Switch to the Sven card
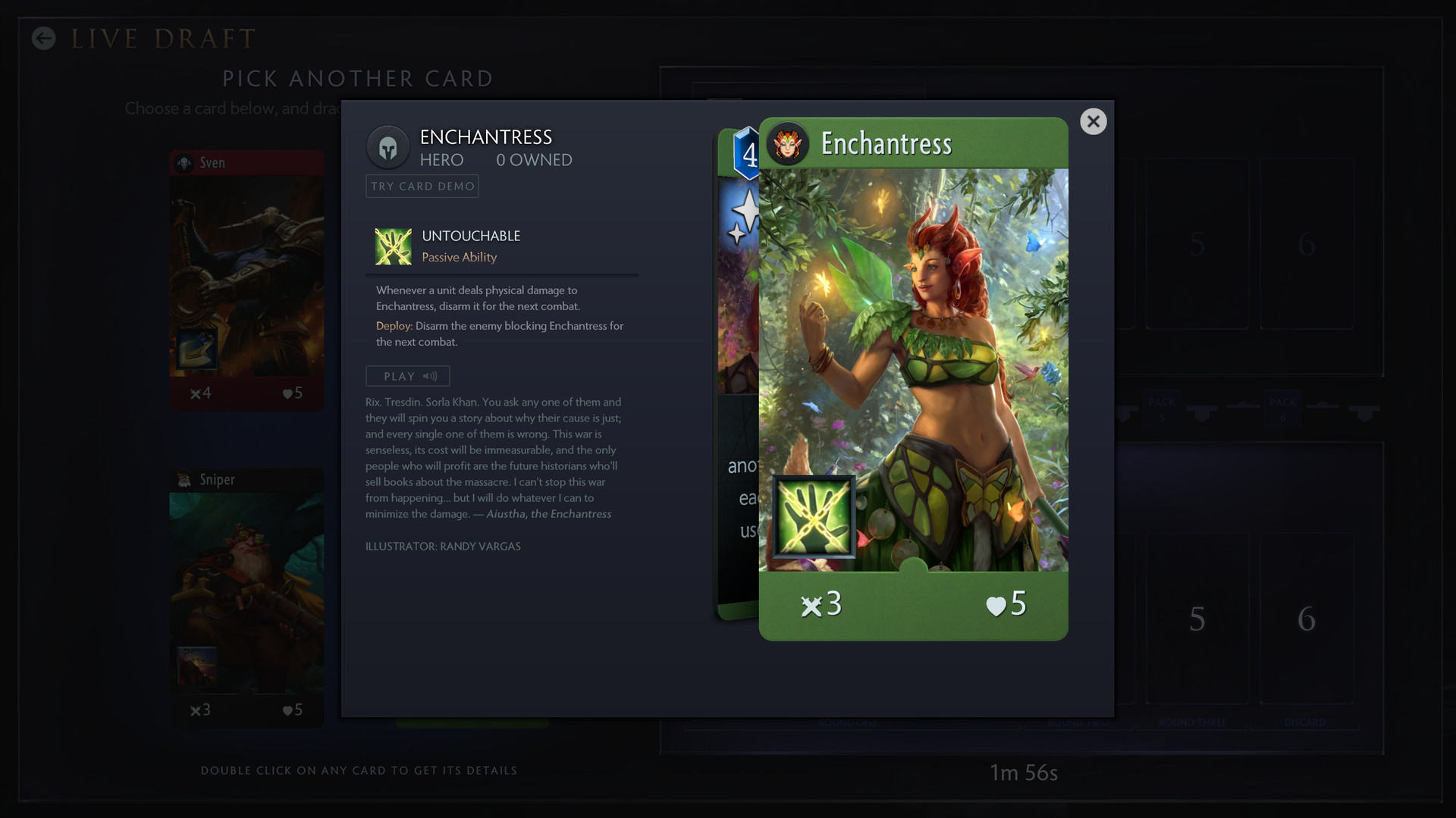 (246, 281)
